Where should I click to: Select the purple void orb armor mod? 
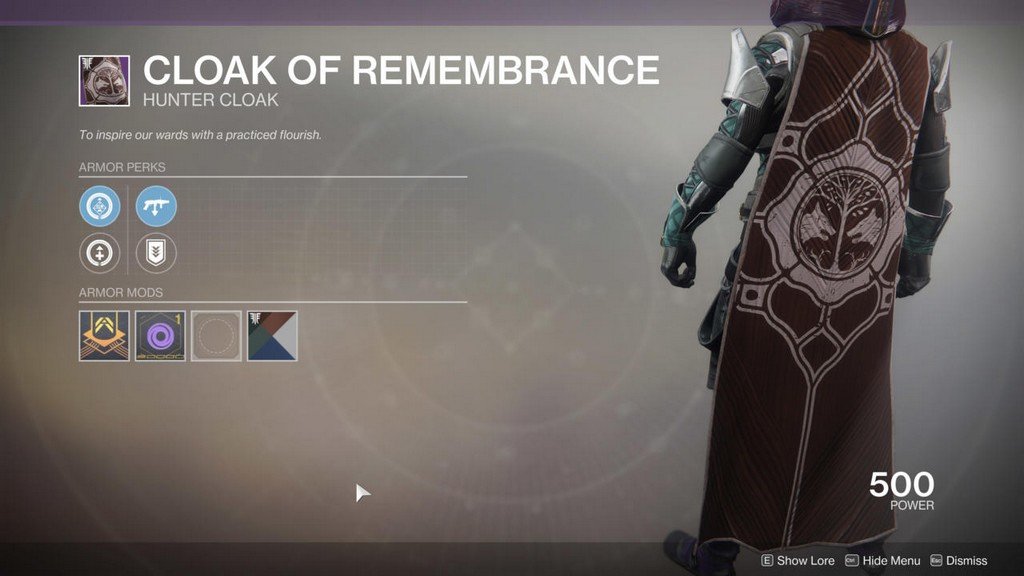[160, 335]
